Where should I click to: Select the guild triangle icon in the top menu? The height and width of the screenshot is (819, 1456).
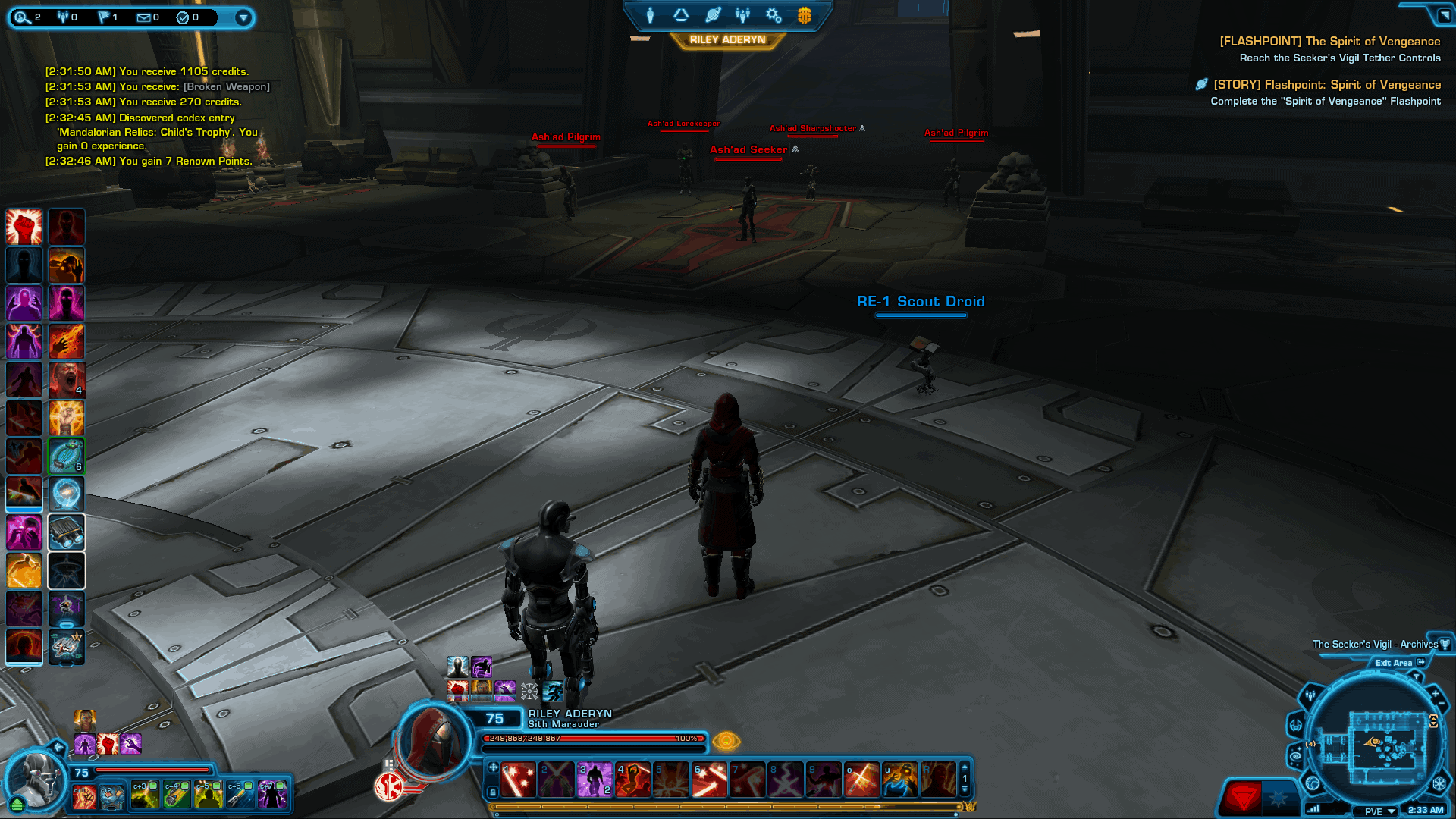point(681,14)
